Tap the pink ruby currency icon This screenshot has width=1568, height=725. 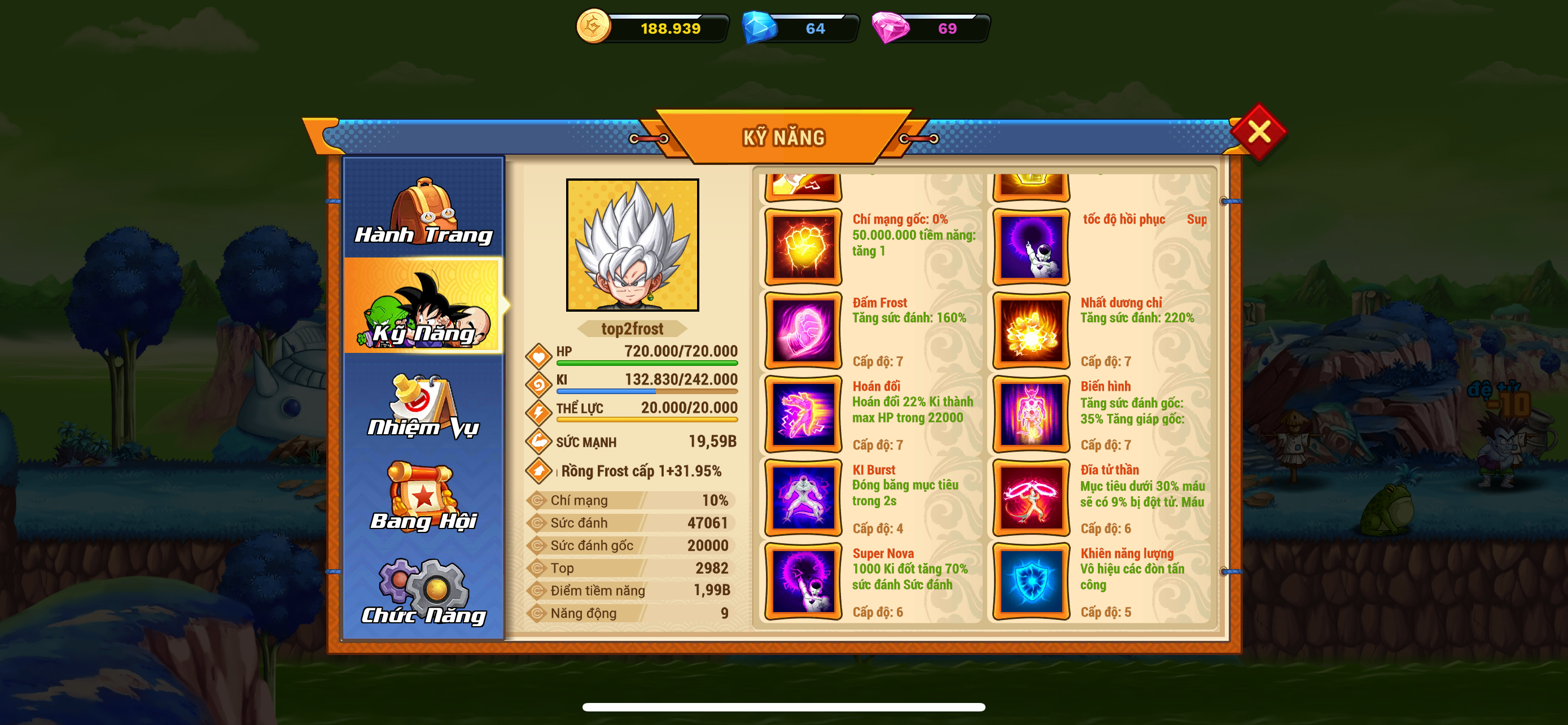tap(890, 28)
